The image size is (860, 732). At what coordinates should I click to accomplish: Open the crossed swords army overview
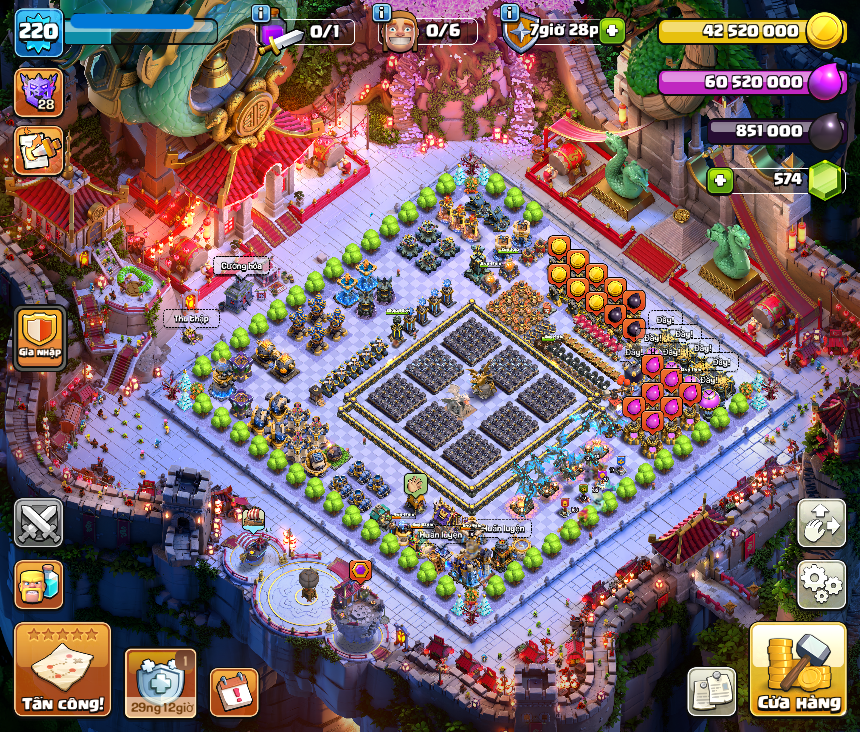coord(39,523)
